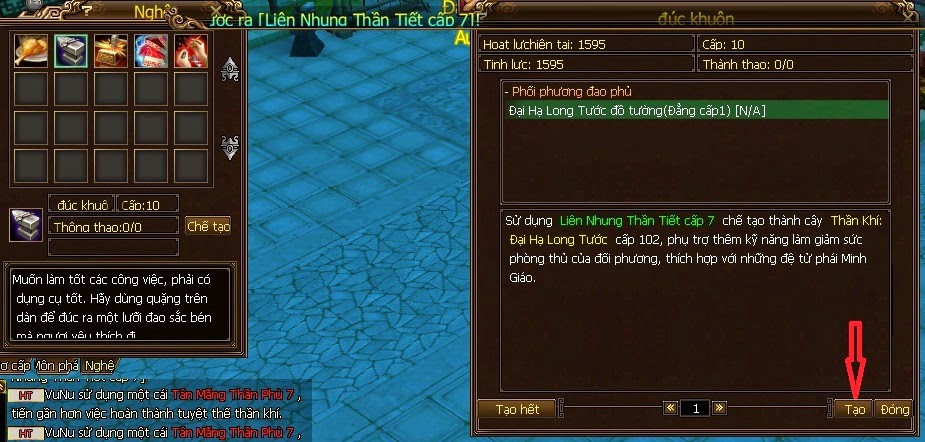Switch to the Nghề tab
This screenshot has width=925, height=442.
(98, 365)
